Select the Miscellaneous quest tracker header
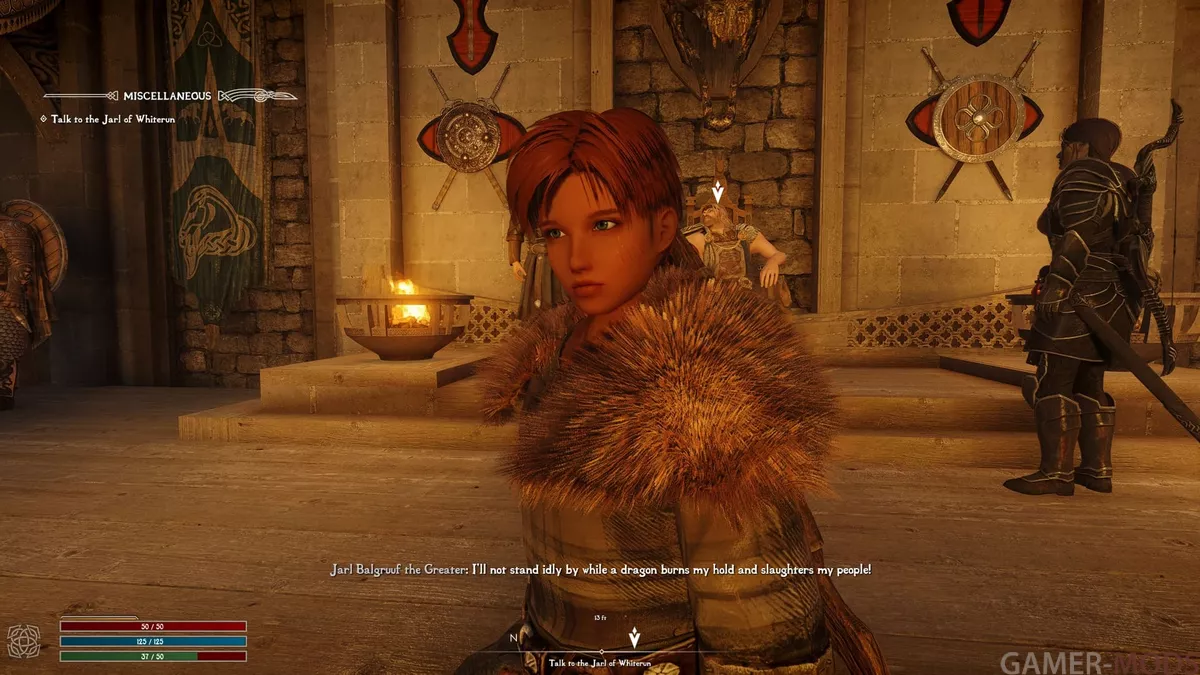The width and height of the screenshot is (1200, 675). 167,96
